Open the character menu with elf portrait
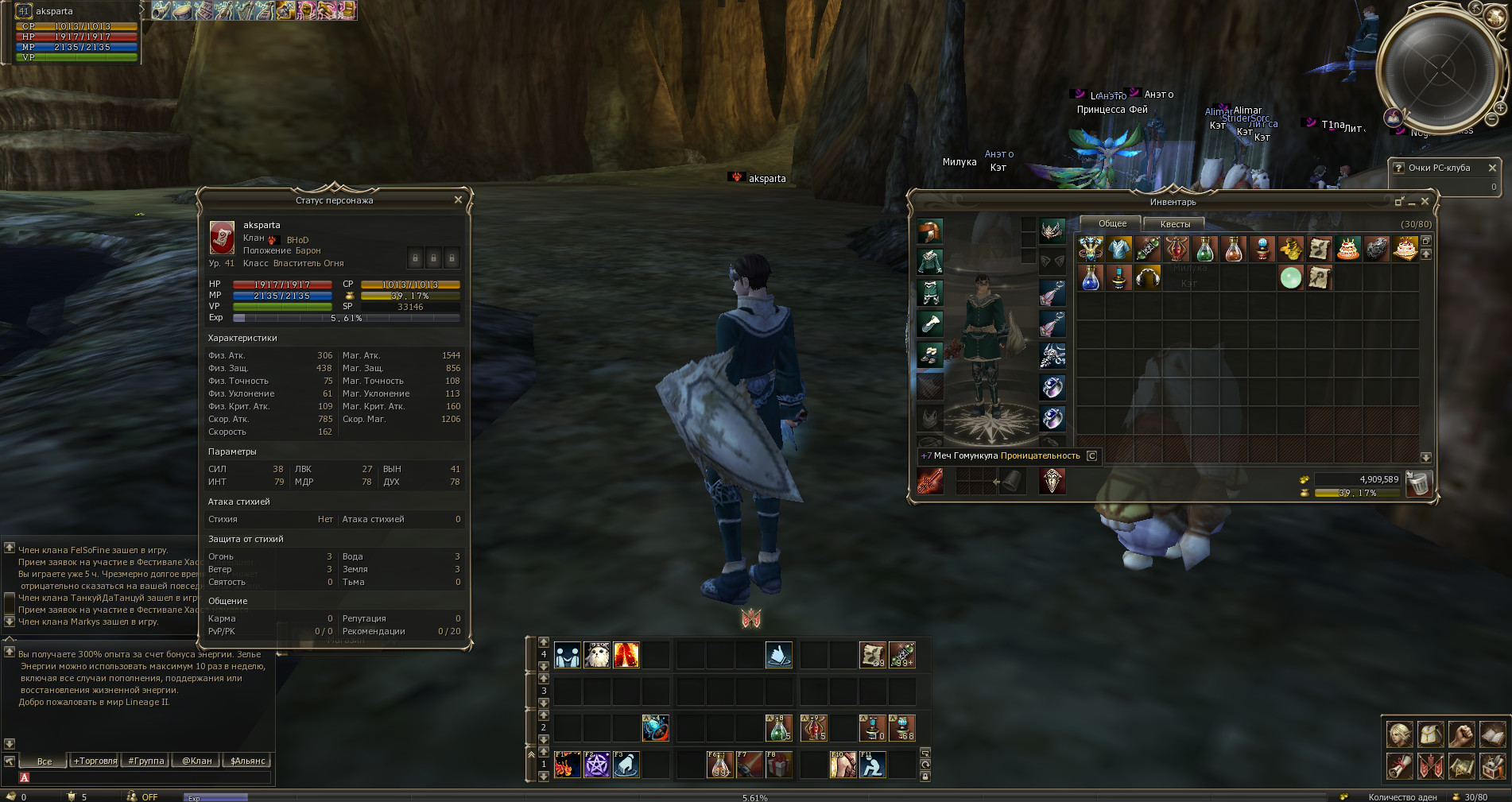This screenshot has height=802, width=1512. click(1399, 734)
